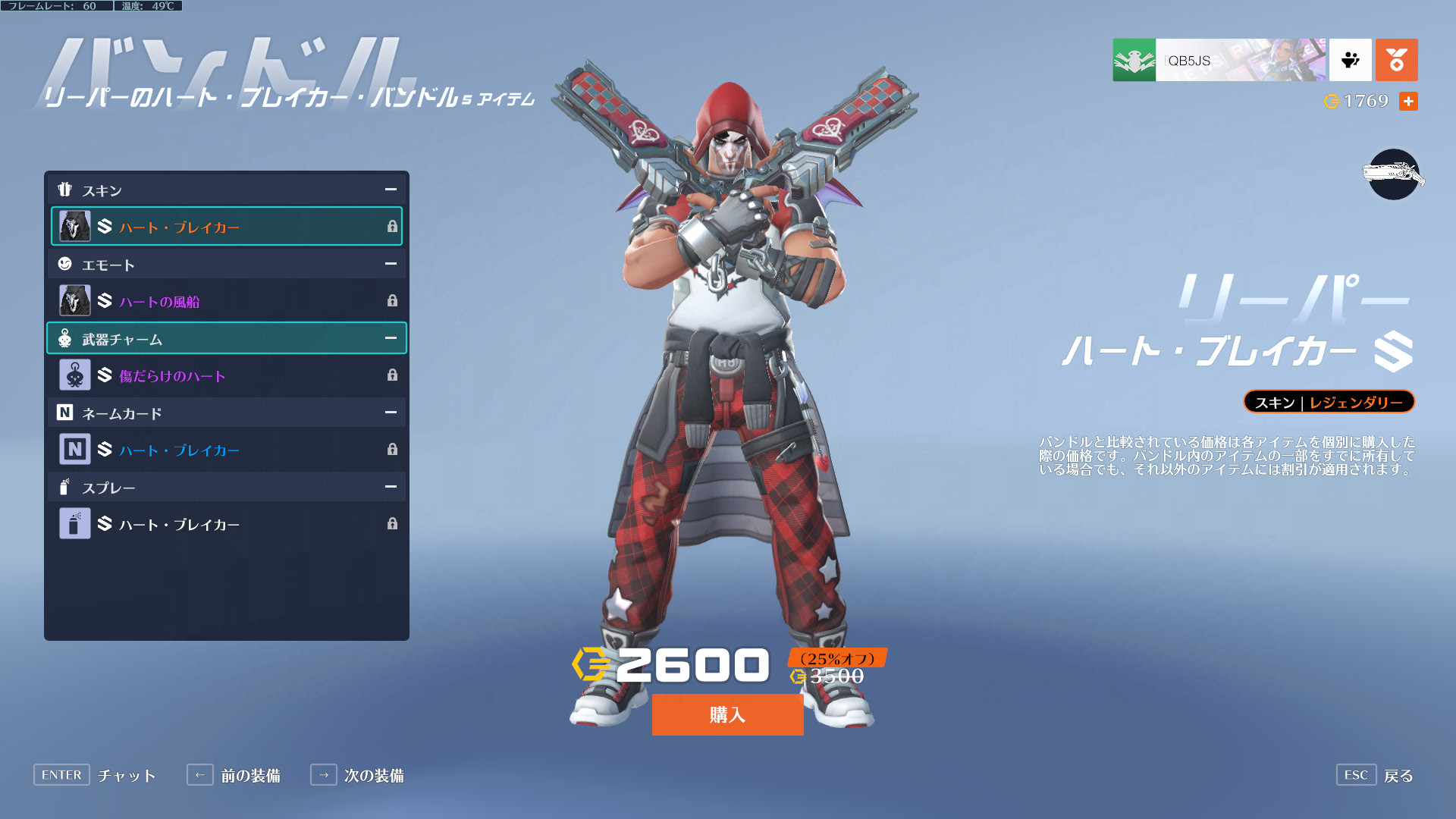Open the social group icon
Viewport: 1456px width, 819px height.
tap(1350, 60)
